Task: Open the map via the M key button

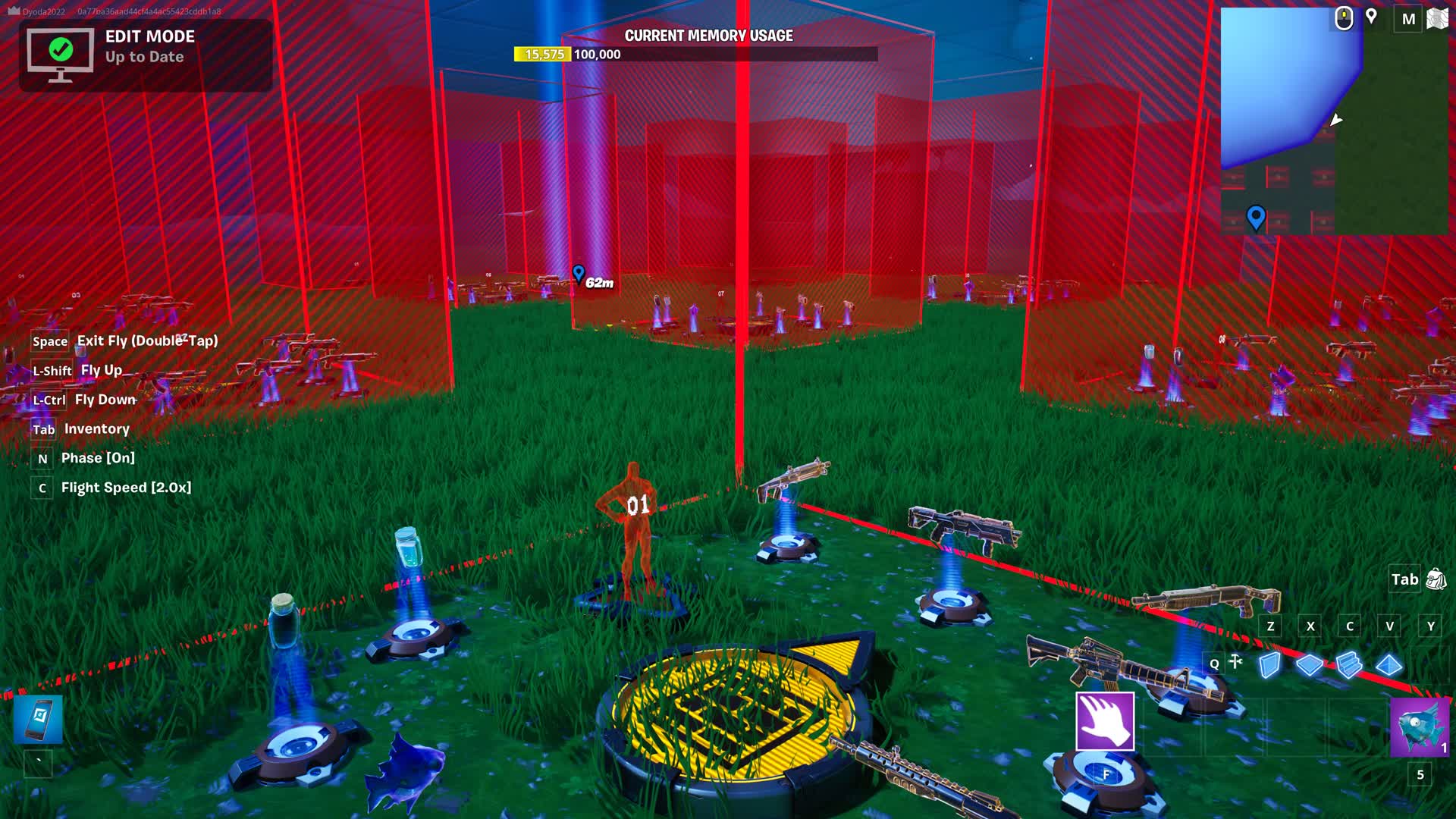Action: point(1407,19)
